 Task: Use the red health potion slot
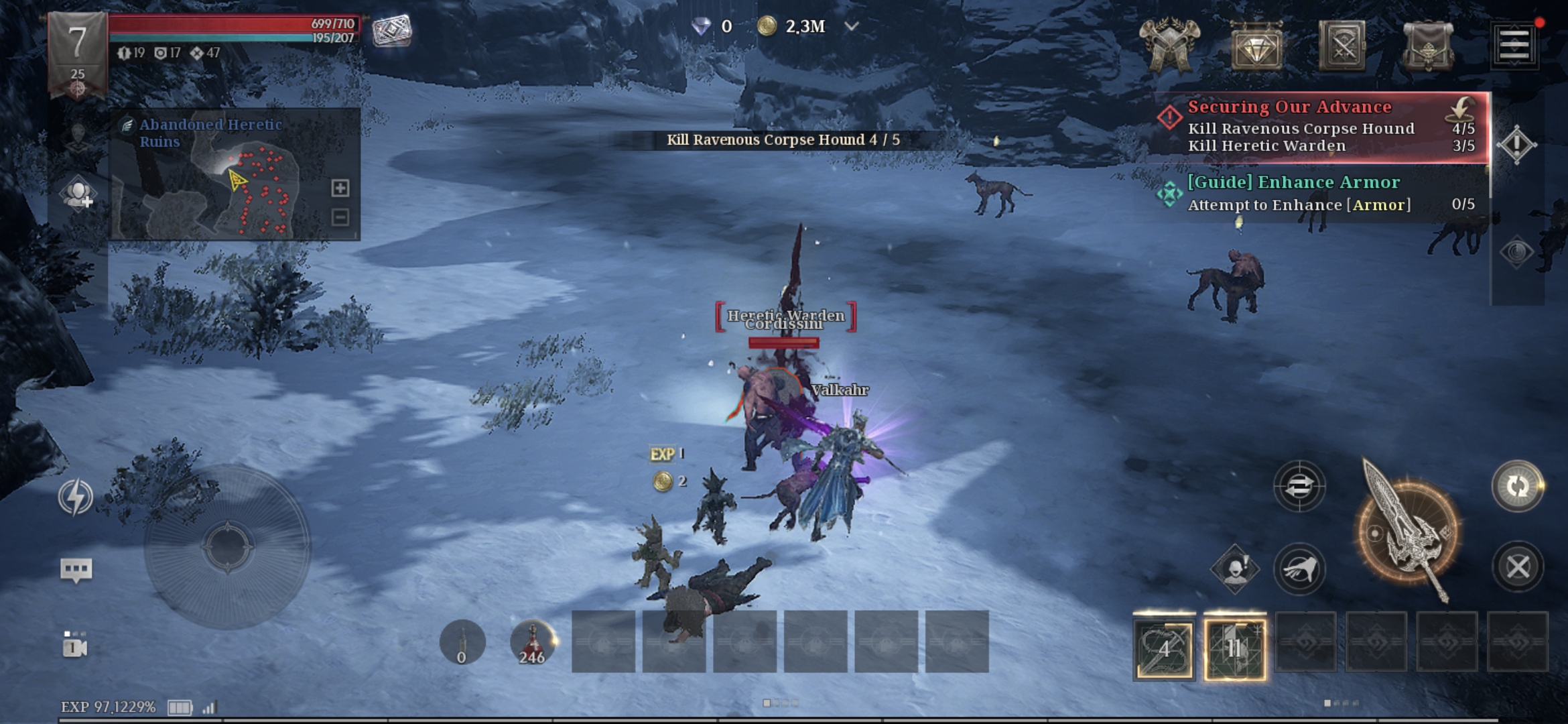[532, 642]
